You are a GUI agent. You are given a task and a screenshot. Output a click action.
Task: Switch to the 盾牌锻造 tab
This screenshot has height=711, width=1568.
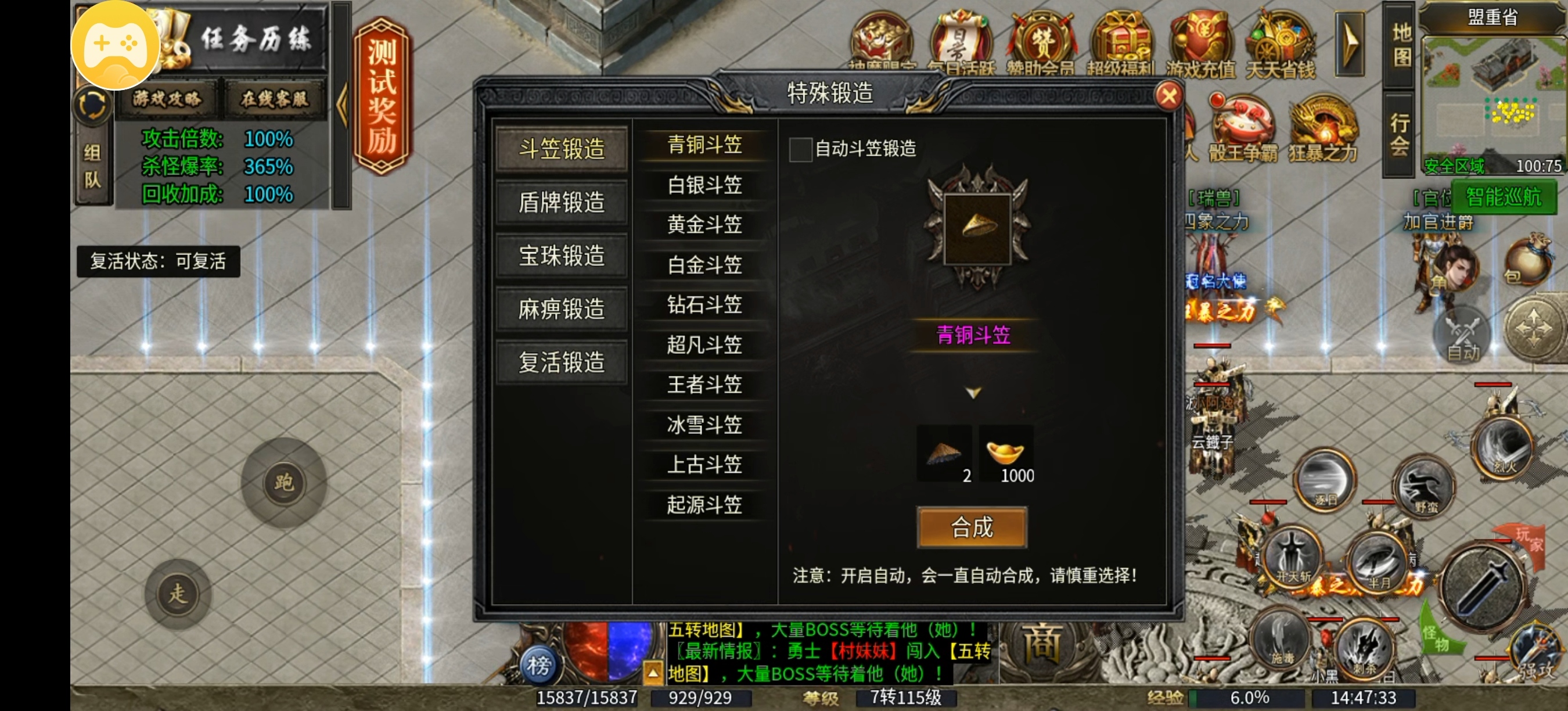561,203
